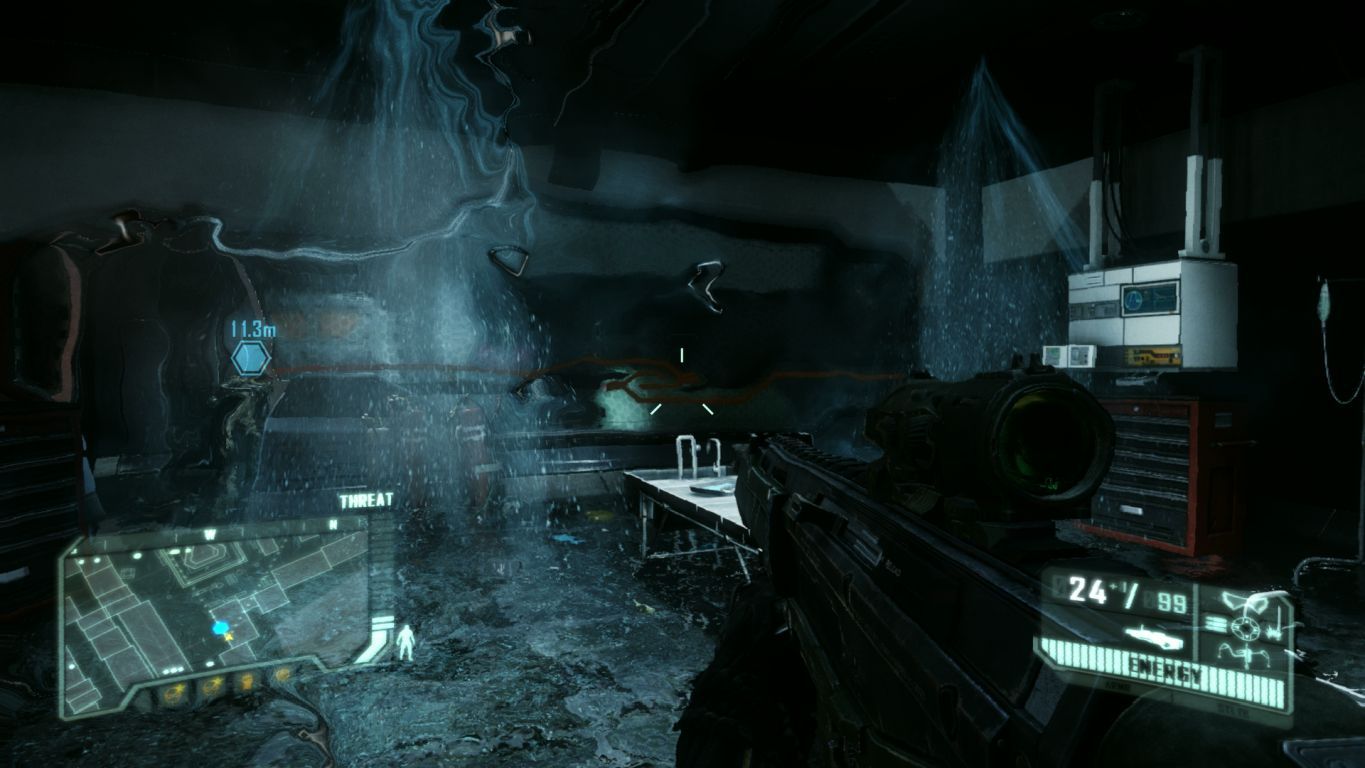
Task: Expand the minimap compass toward the N marker
Action: tap(331, 526)
